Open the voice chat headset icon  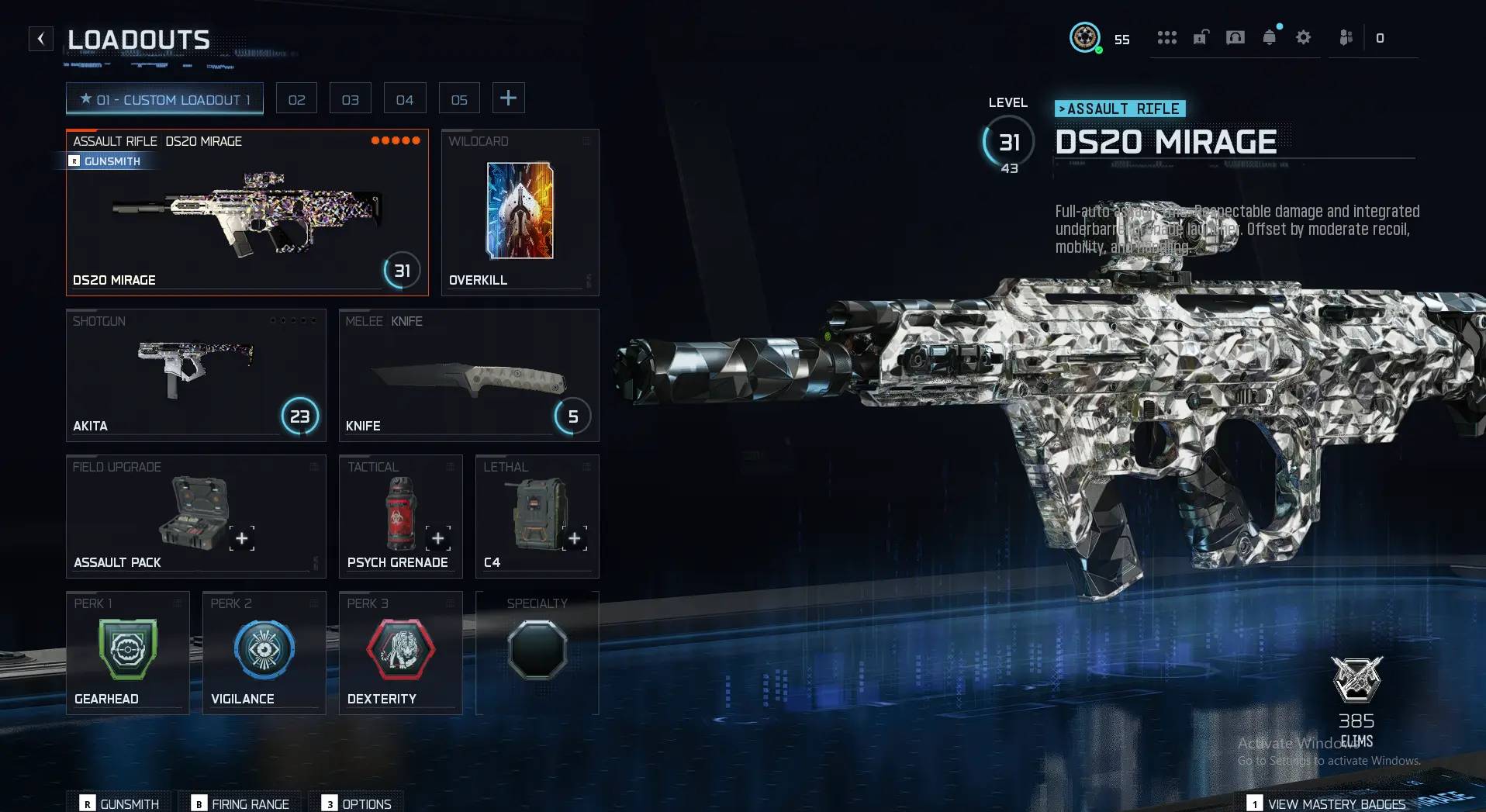(1234, 37)
